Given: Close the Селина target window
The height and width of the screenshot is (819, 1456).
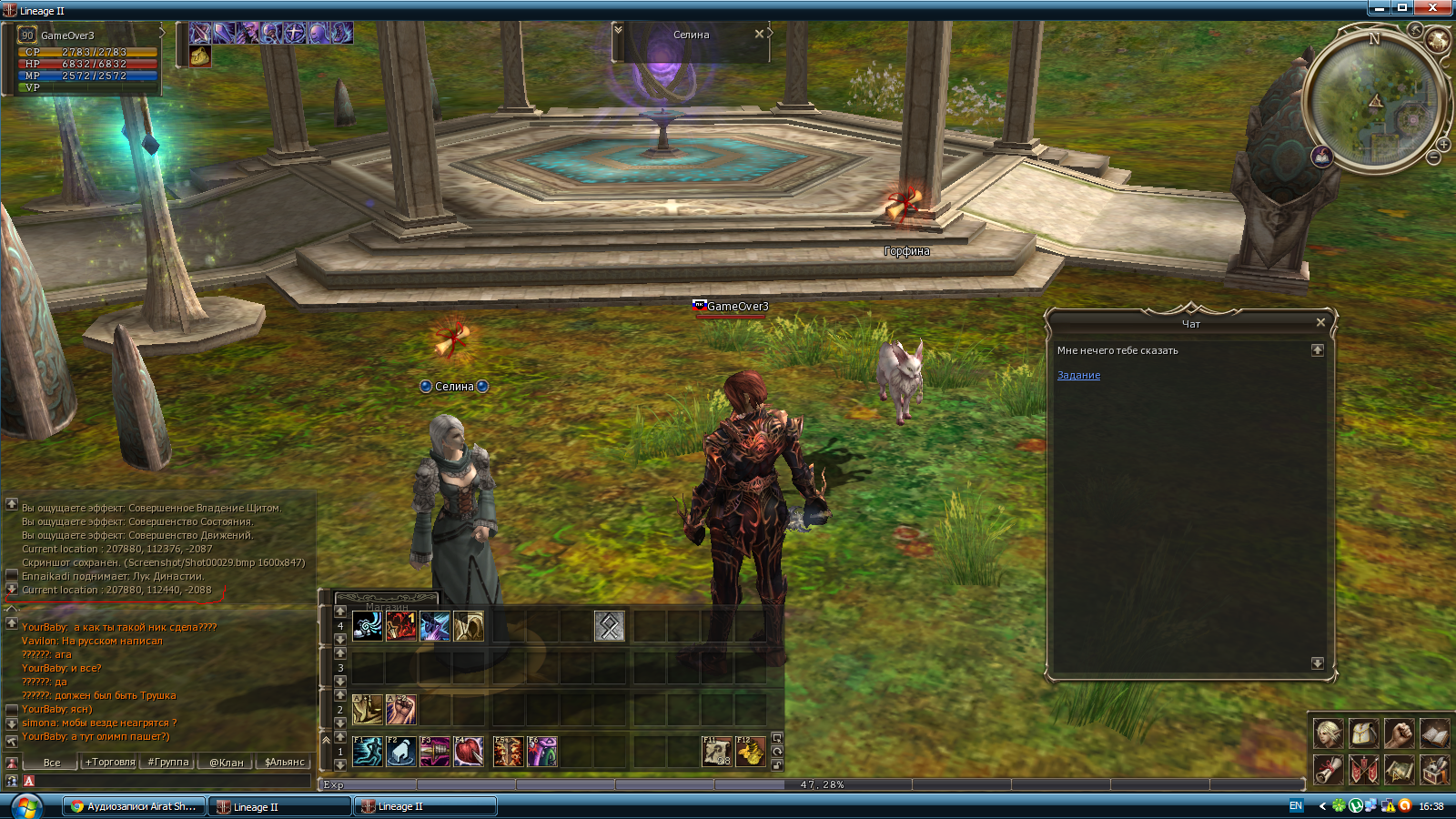Looking at the screenshot, I should coord(759,34).
